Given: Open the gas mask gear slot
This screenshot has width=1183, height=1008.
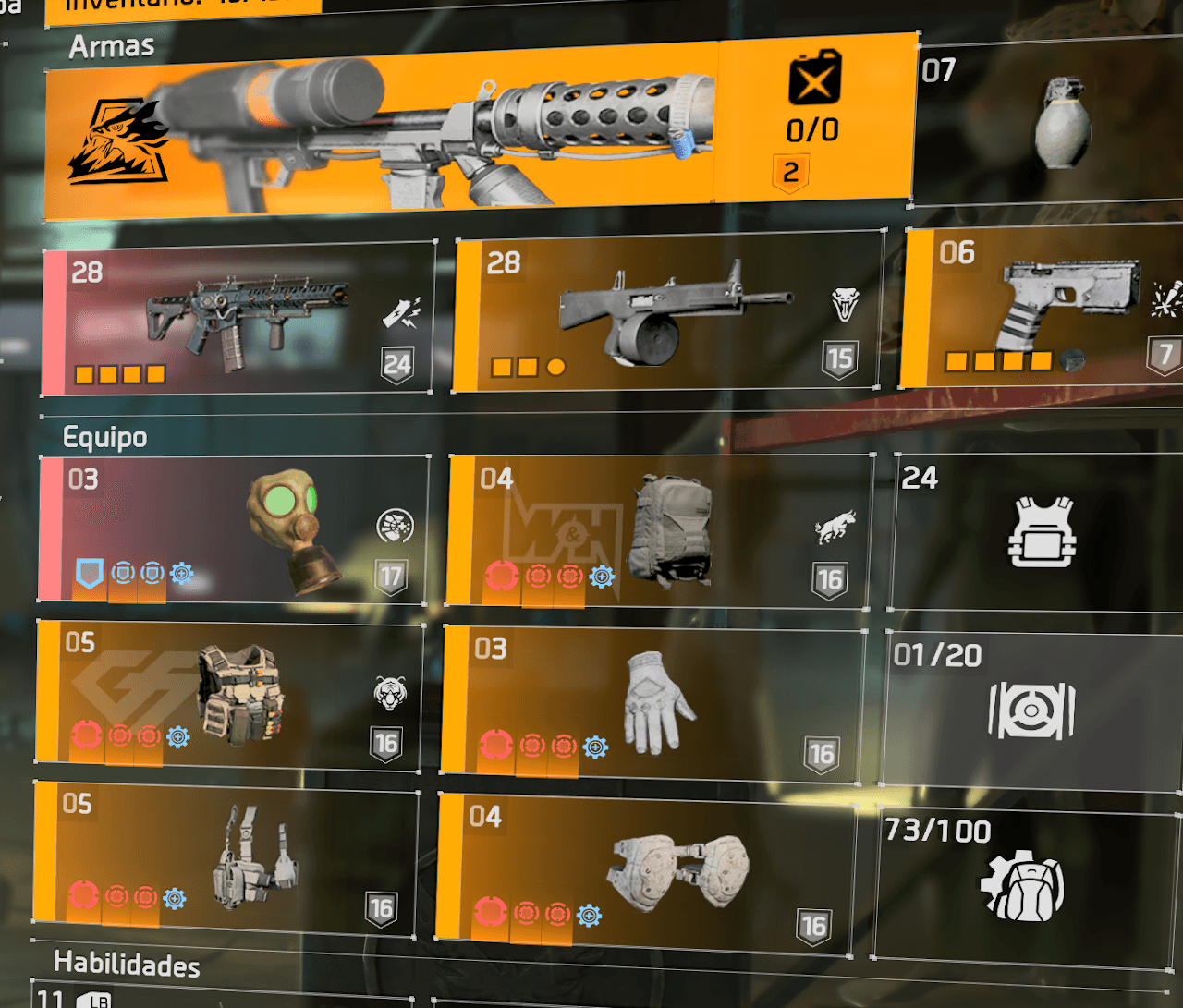Looking at the screenshot, I should point(235,530).
